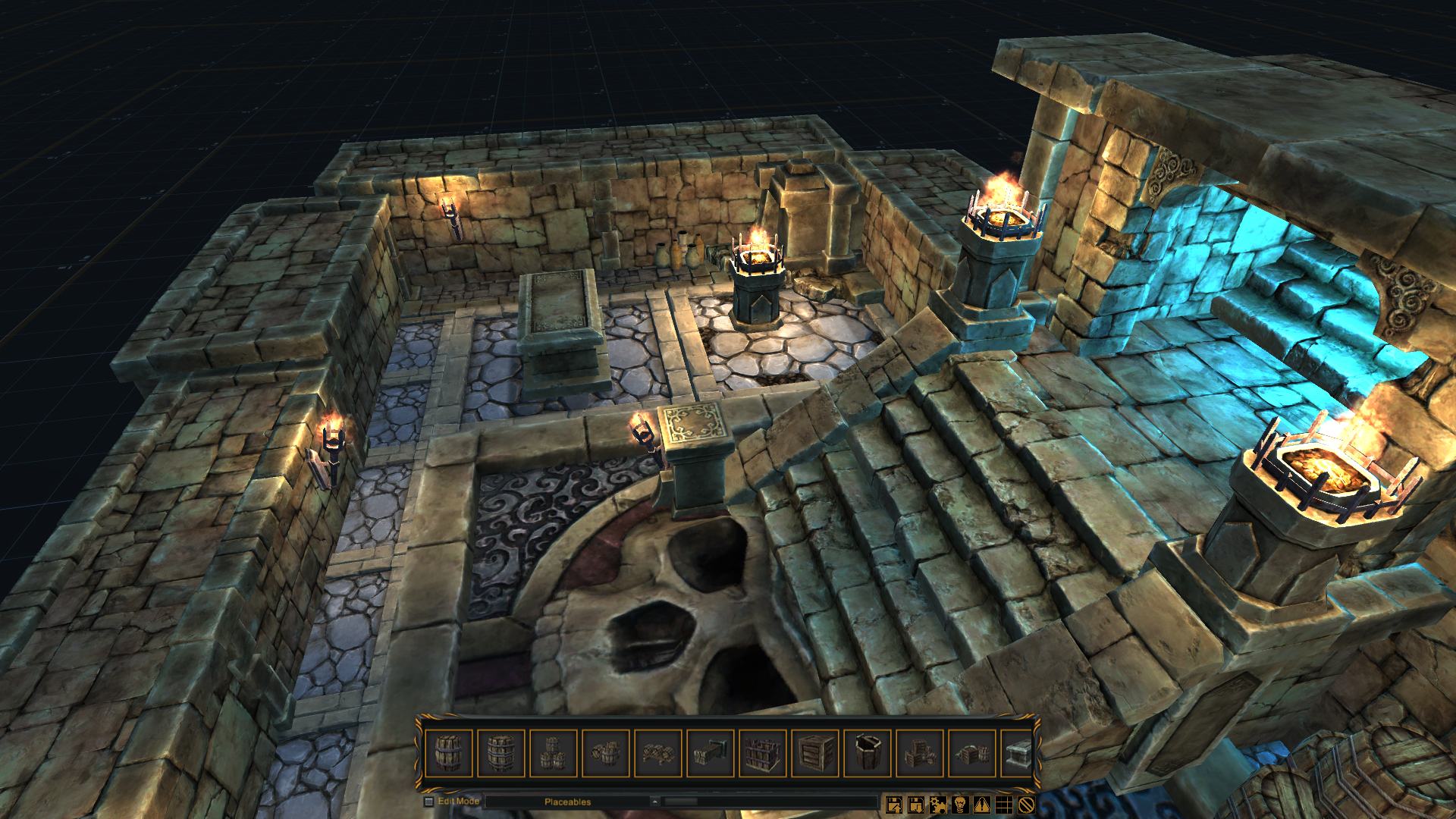Image resolution: width=1456 pixels, height=819 pixels.
Task: Toggle the Edit Mode checkbox
Action: [429, 802]
